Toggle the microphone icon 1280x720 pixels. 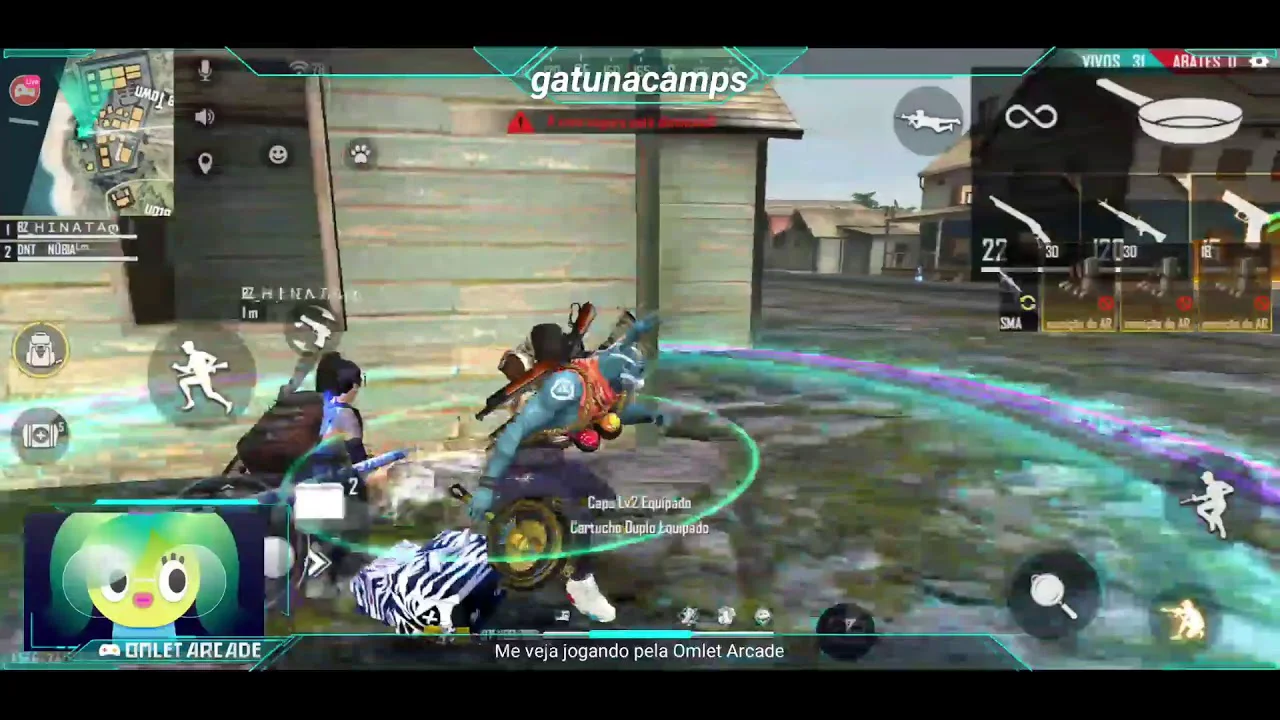click(x=205, y=71)
